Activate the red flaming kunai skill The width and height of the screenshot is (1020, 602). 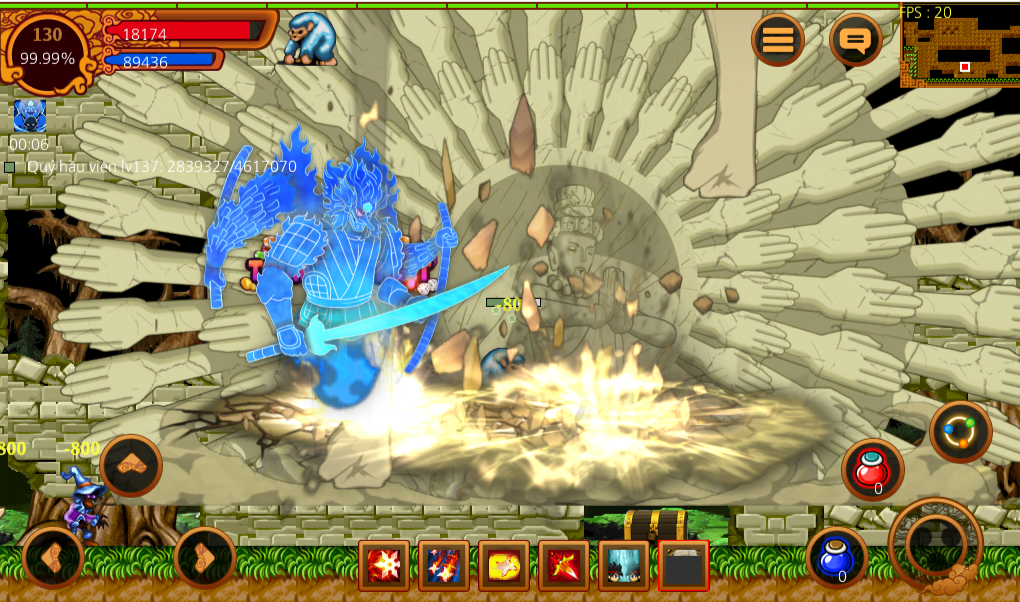pos(564,566)
